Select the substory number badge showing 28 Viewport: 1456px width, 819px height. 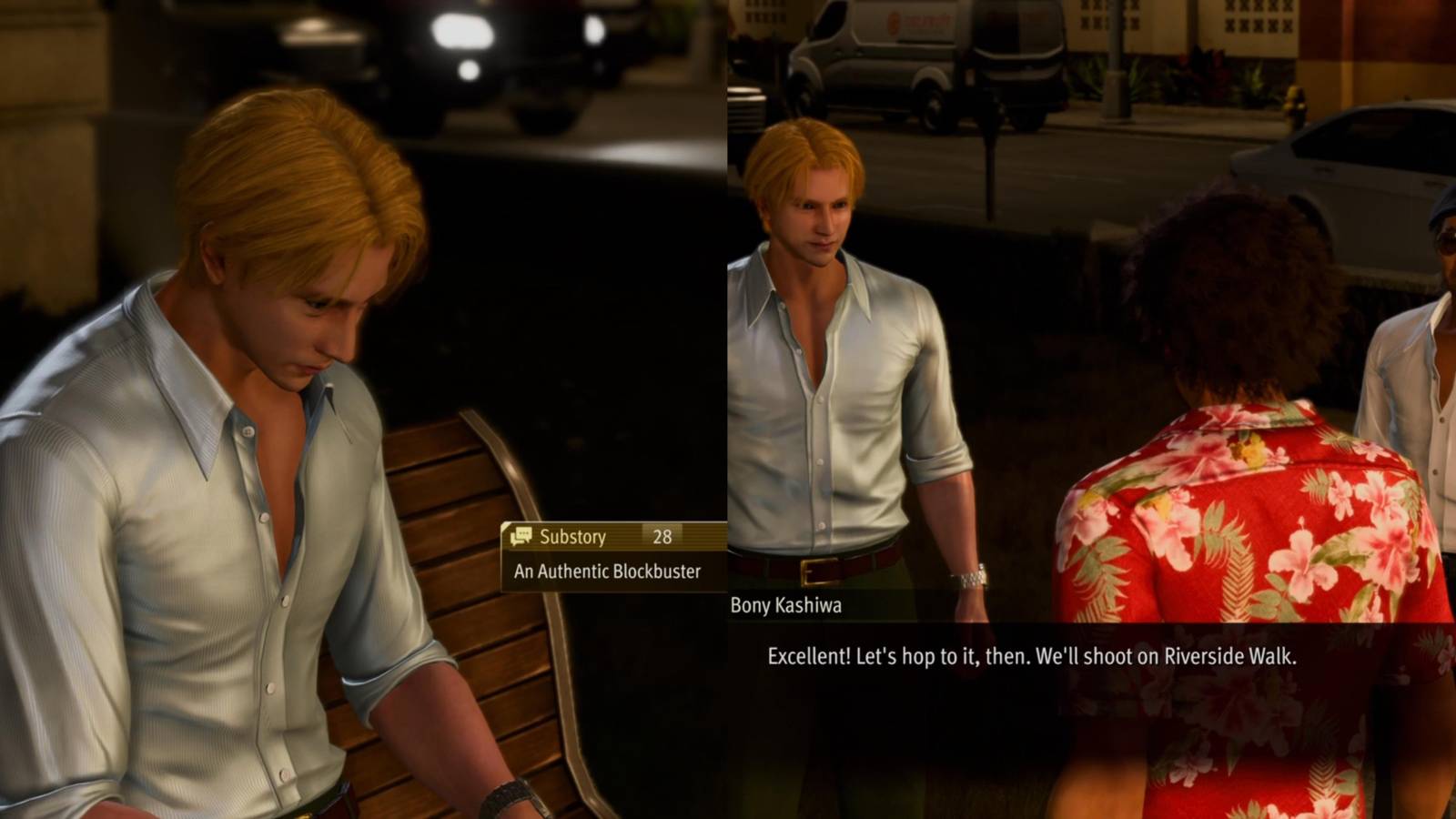(x=664, y=538)
